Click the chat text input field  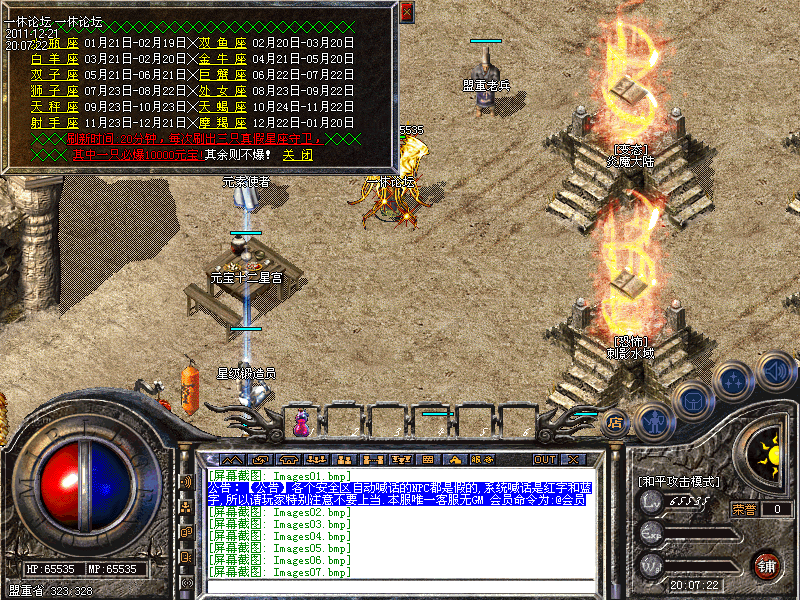(x=400, y=585)
